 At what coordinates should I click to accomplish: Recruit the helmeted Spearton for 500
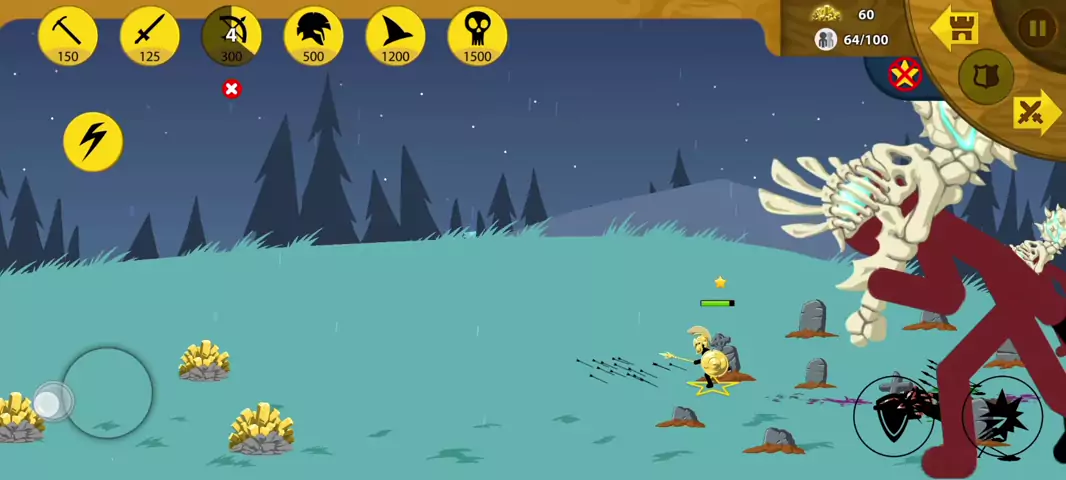(314, 37)
